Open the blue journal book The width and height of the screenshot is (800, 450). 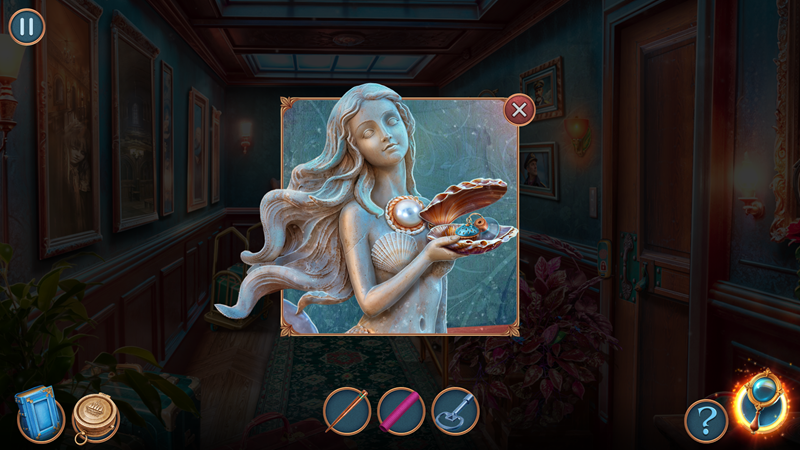[x=40, y=413]
